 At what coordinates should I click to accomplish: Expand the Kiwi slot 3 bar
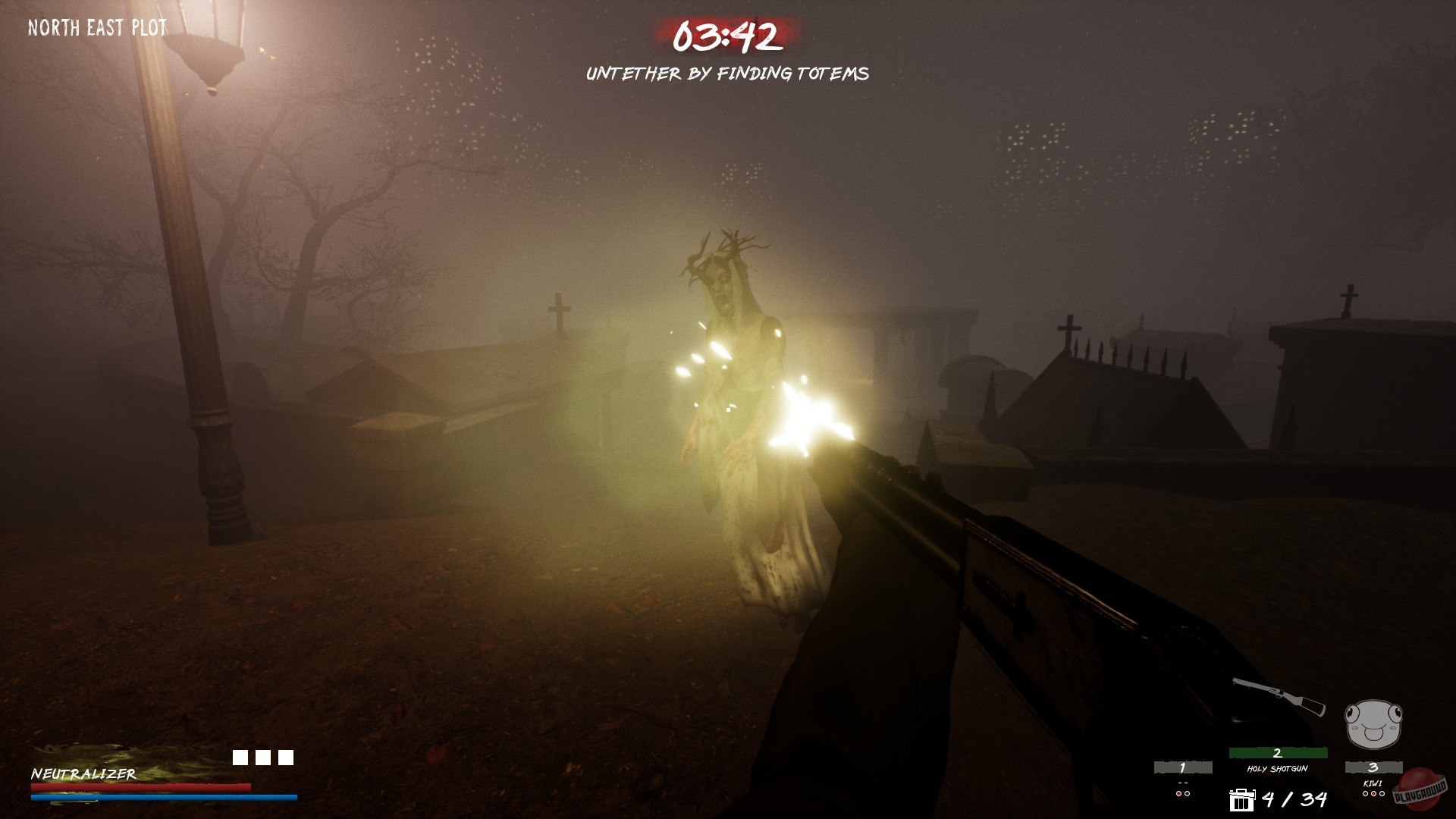[x=1373, y=768]
